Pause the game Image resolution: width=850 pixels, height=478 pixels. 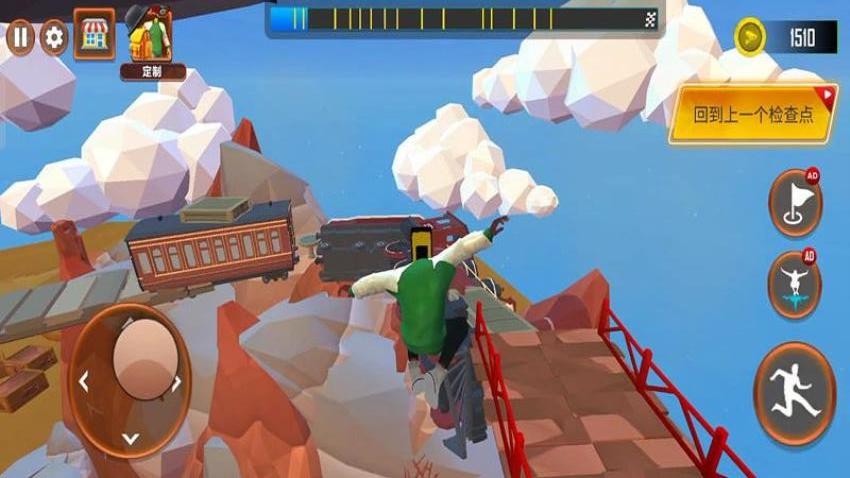pyautogui.click(x=20, y=38)
